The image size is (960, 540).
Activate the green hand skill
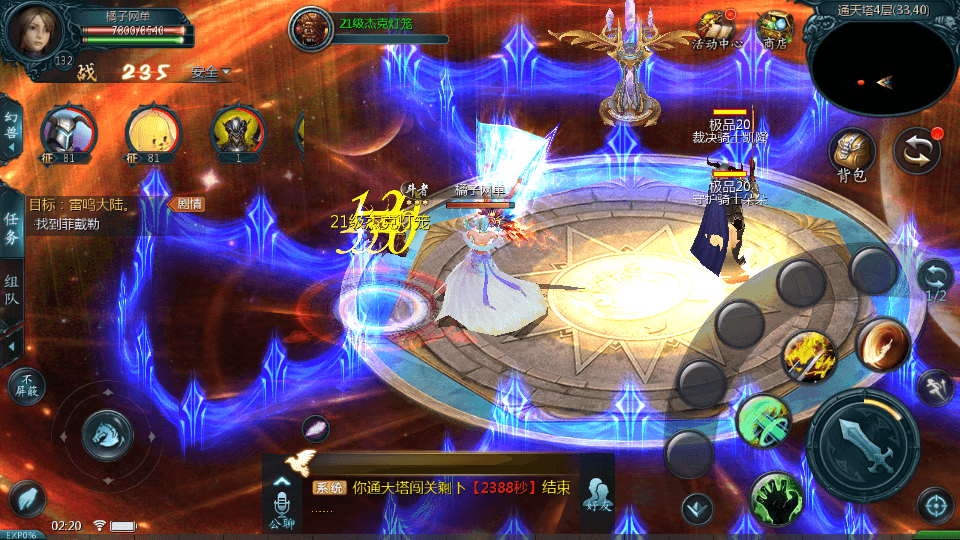click(x=779, y=497)
